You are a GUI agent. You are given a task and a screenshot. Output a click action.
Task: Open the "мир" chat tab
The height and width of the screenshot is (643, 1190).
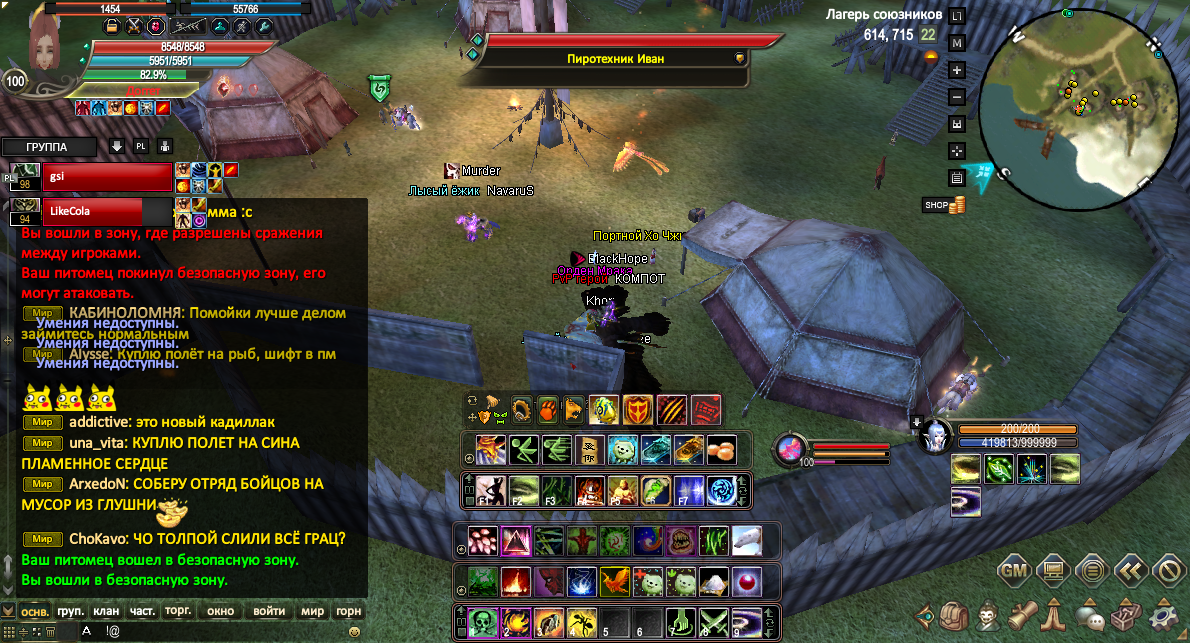(313, 611)
